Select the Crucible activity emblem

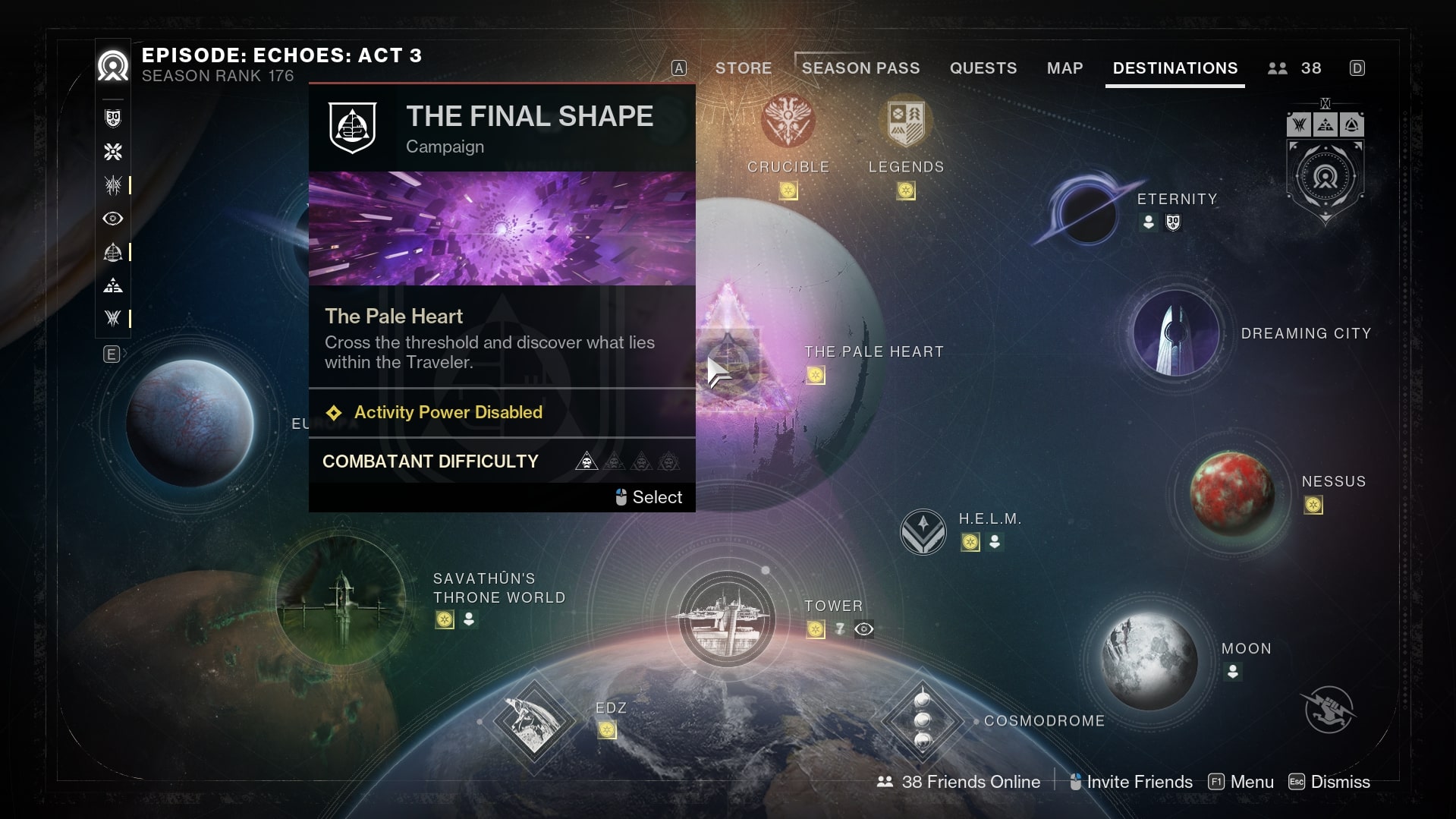pos(788,121)
